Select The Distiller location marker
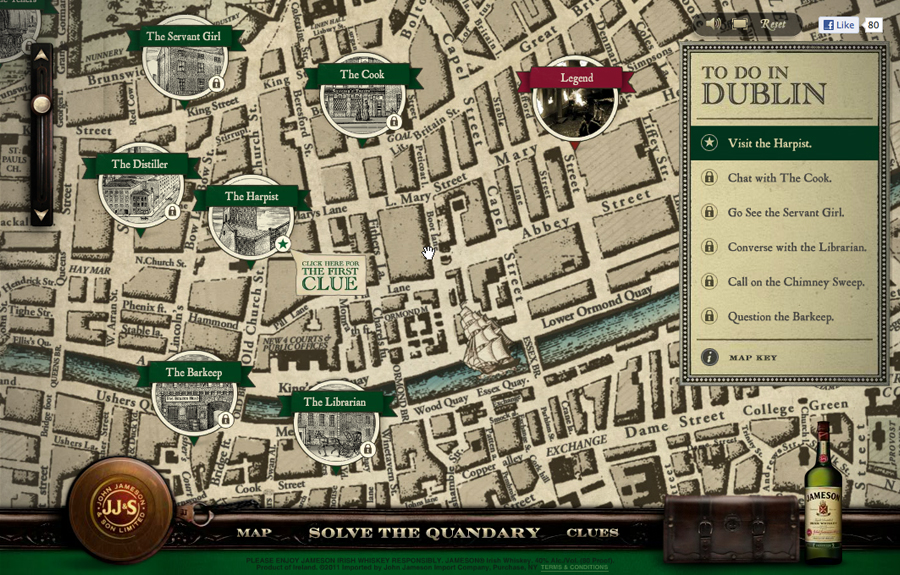This screenshot has width=900, height=575. pos(140,188)
